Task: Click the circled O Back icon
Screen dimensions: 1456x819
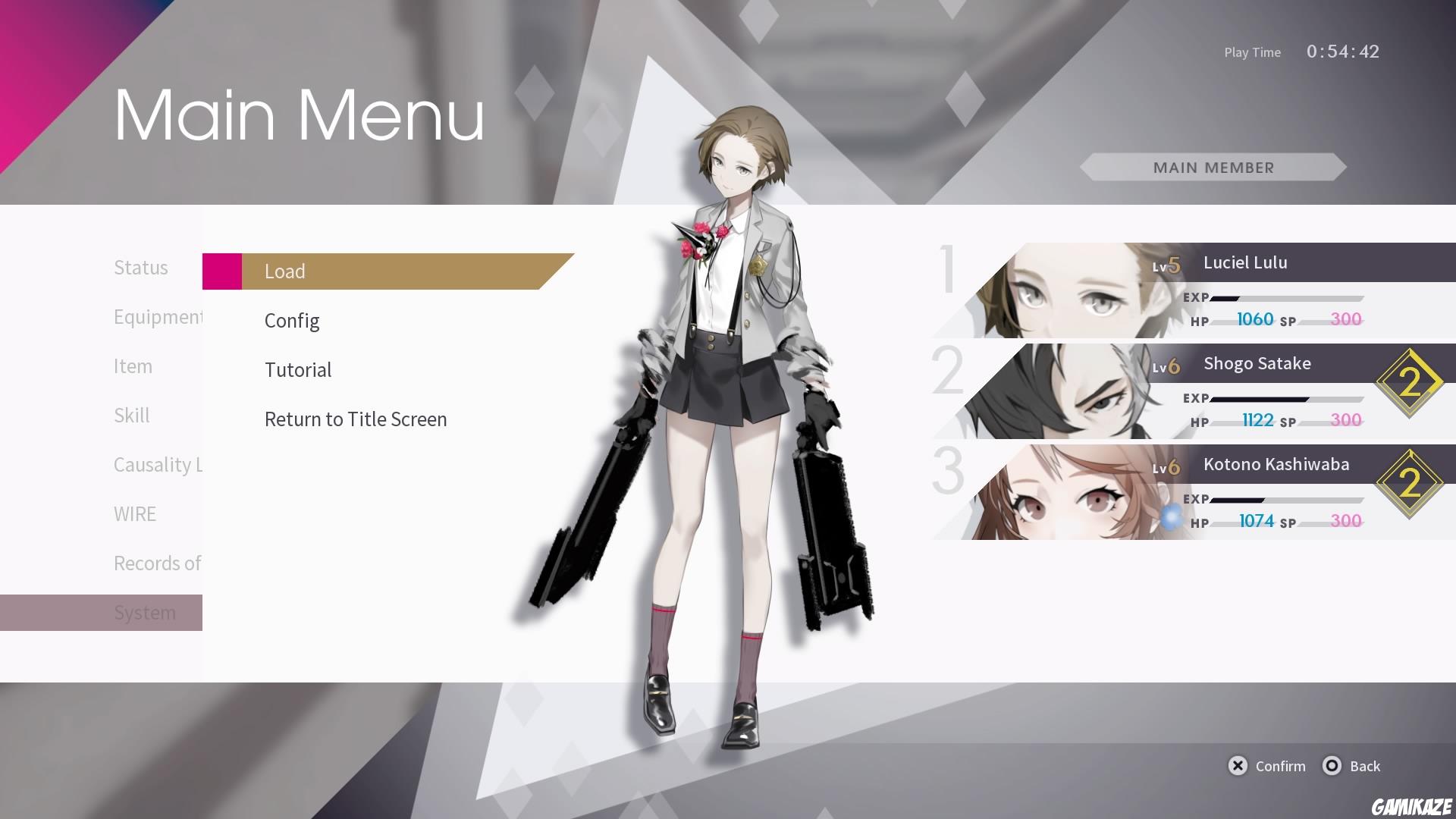Action: click(1332, 766)
